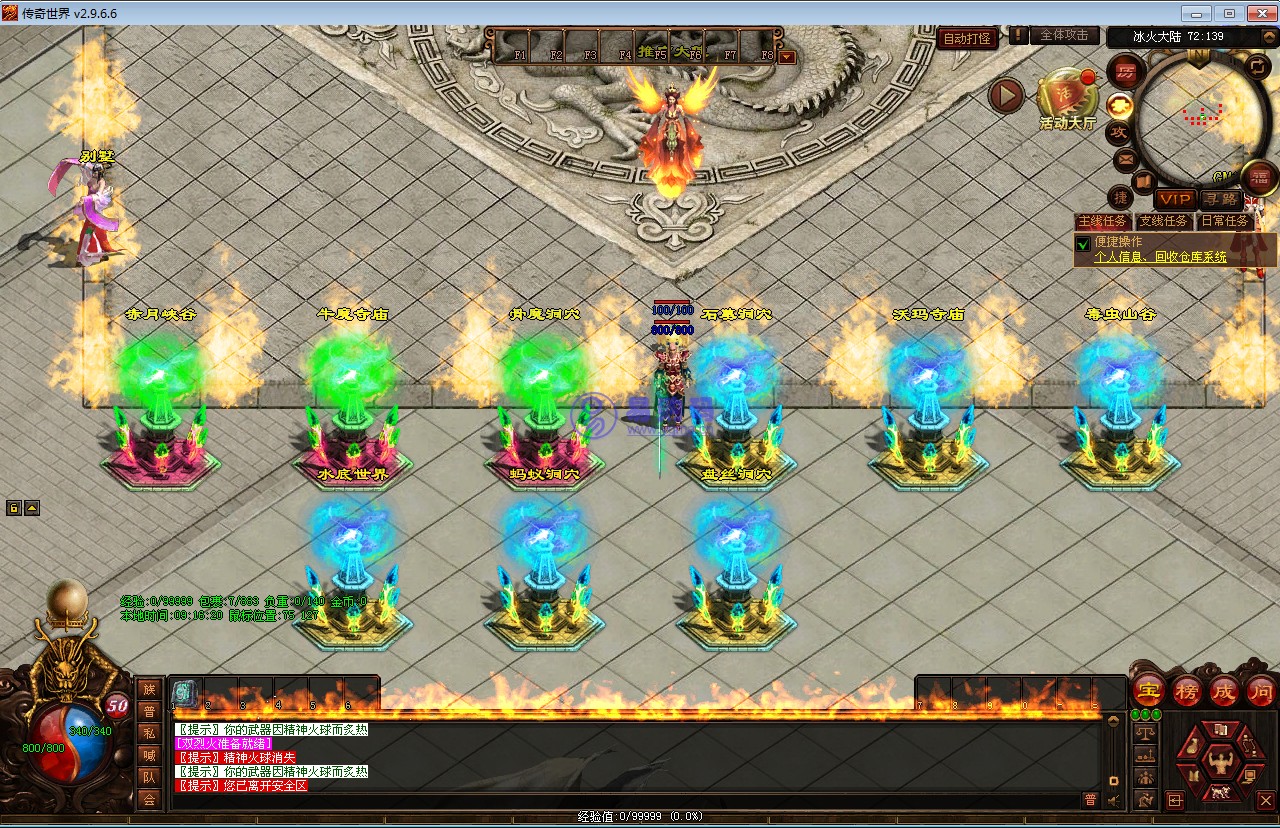Click the round play arrow button
The height and width of the screenshot is (828, 1280).
(x=1007, y=96)
